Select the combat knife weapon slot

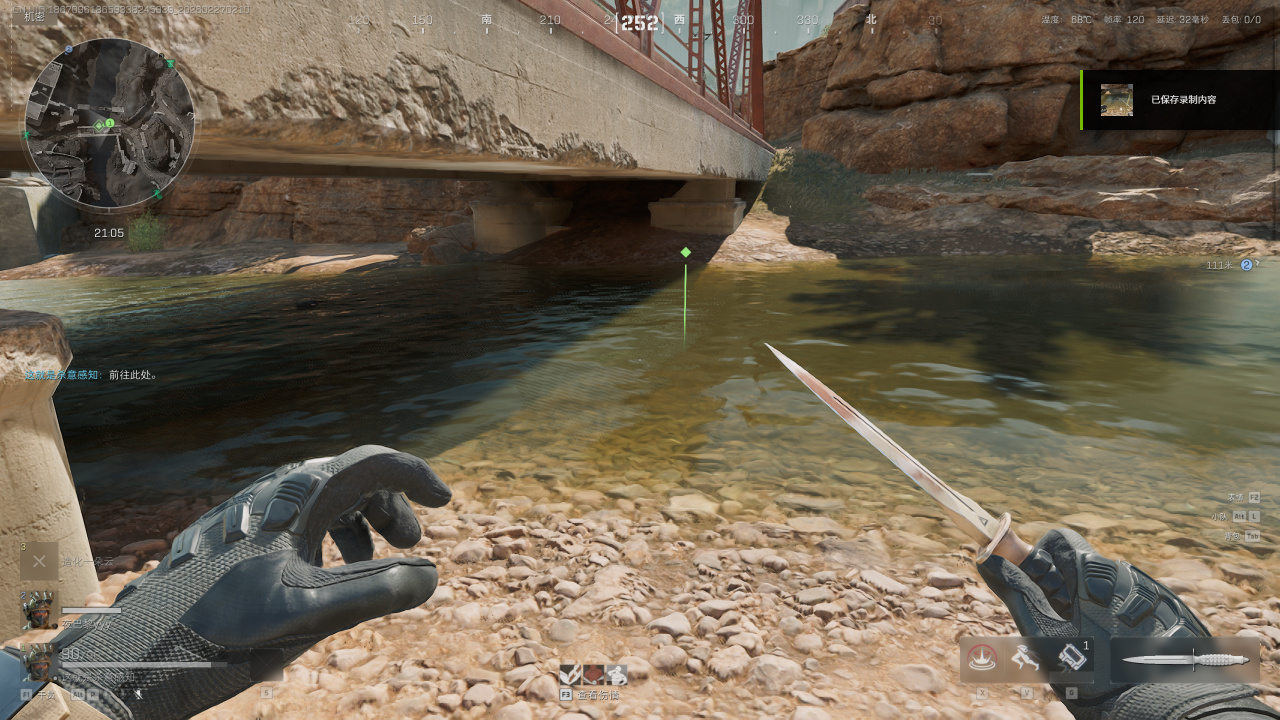(x=1185, y=660)
